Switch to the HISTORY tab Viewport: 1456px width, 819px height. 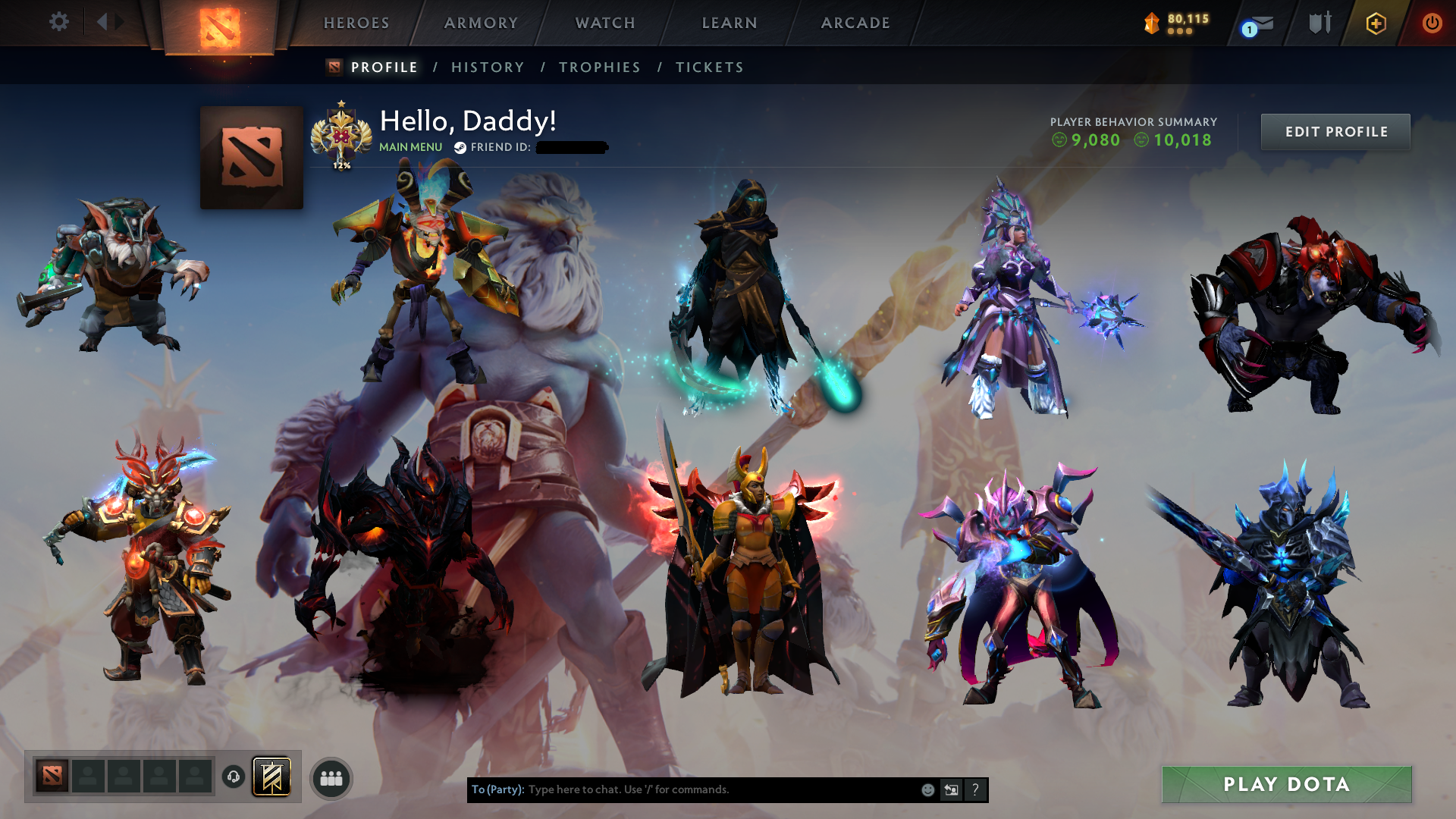coord(487,67)
